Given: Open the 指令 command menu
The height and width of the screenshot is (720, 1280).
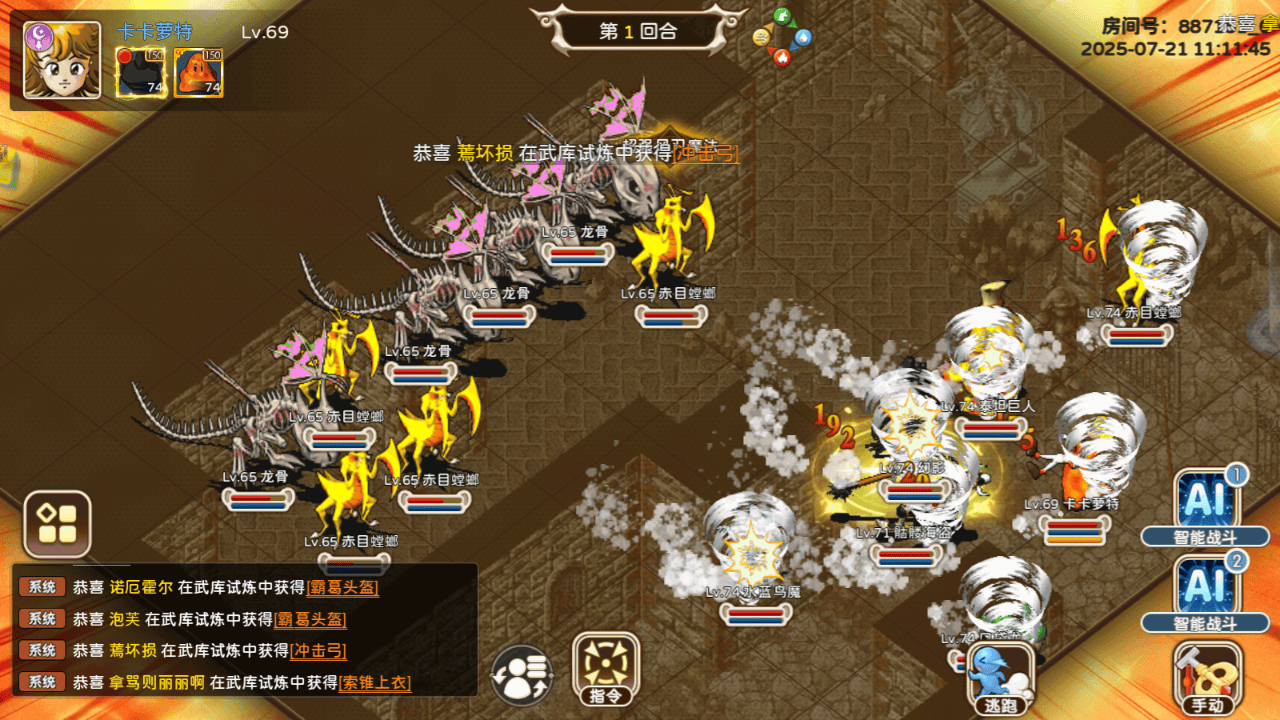Looking at the screenshot, I should [x=606, y=668].
